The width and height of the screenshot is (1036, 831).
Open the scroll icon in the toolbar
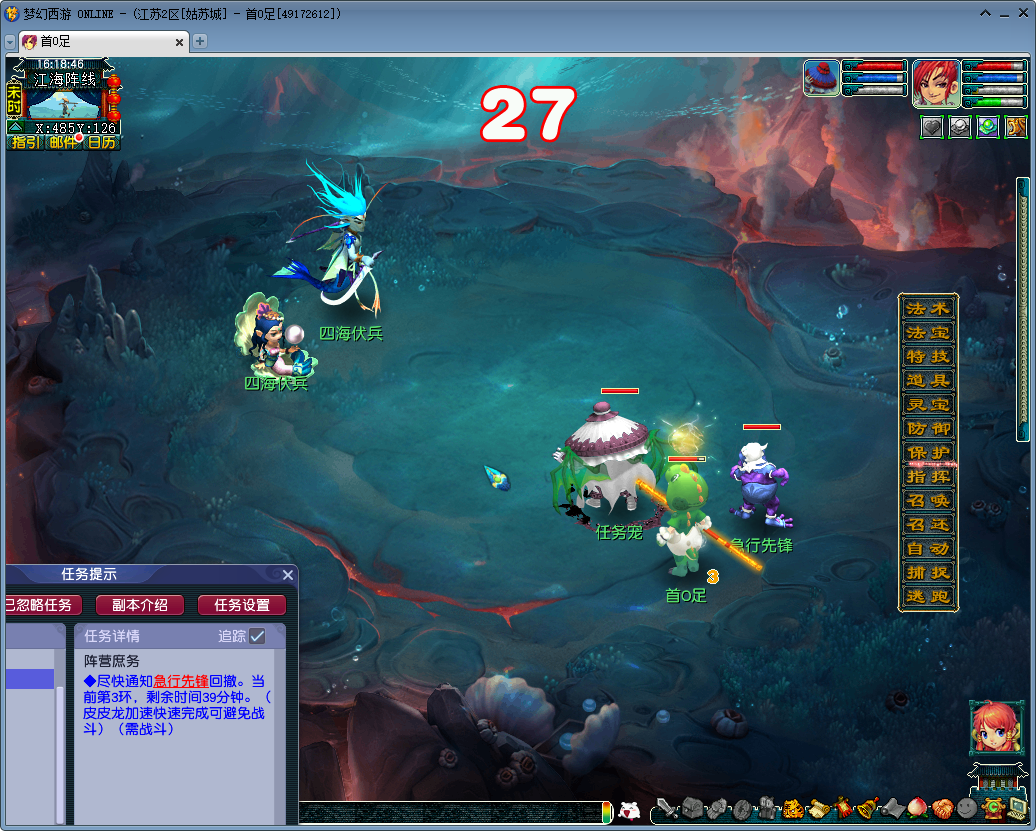[x=818, y=808]
